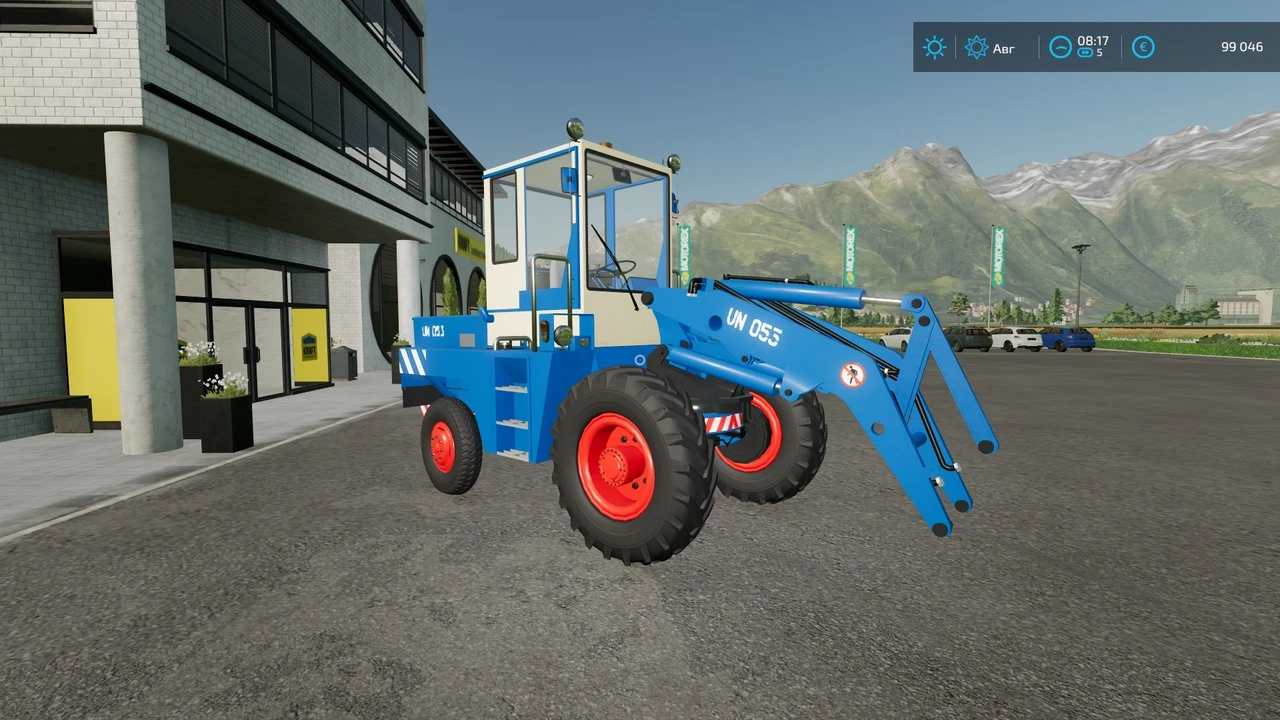Viewport: 1280px width, 720px height.
Task: Click the euro finances icon
Action: pos(1143,47)
